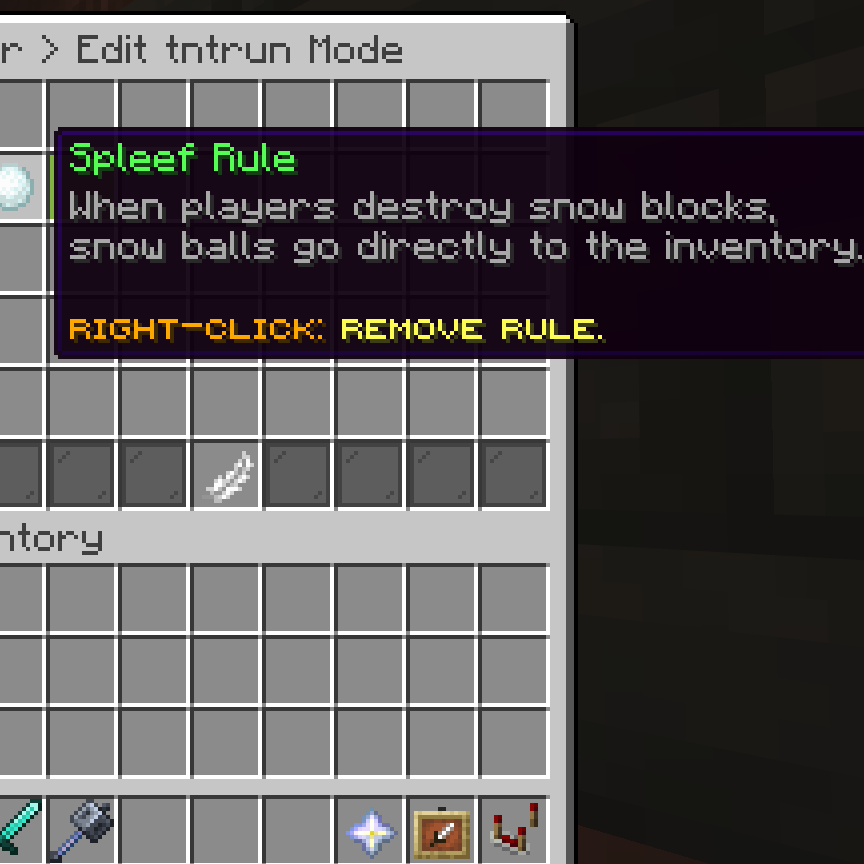The image size is (864, 864).
Task: Pick the nether star hotbar item
Action: [370, 830]
